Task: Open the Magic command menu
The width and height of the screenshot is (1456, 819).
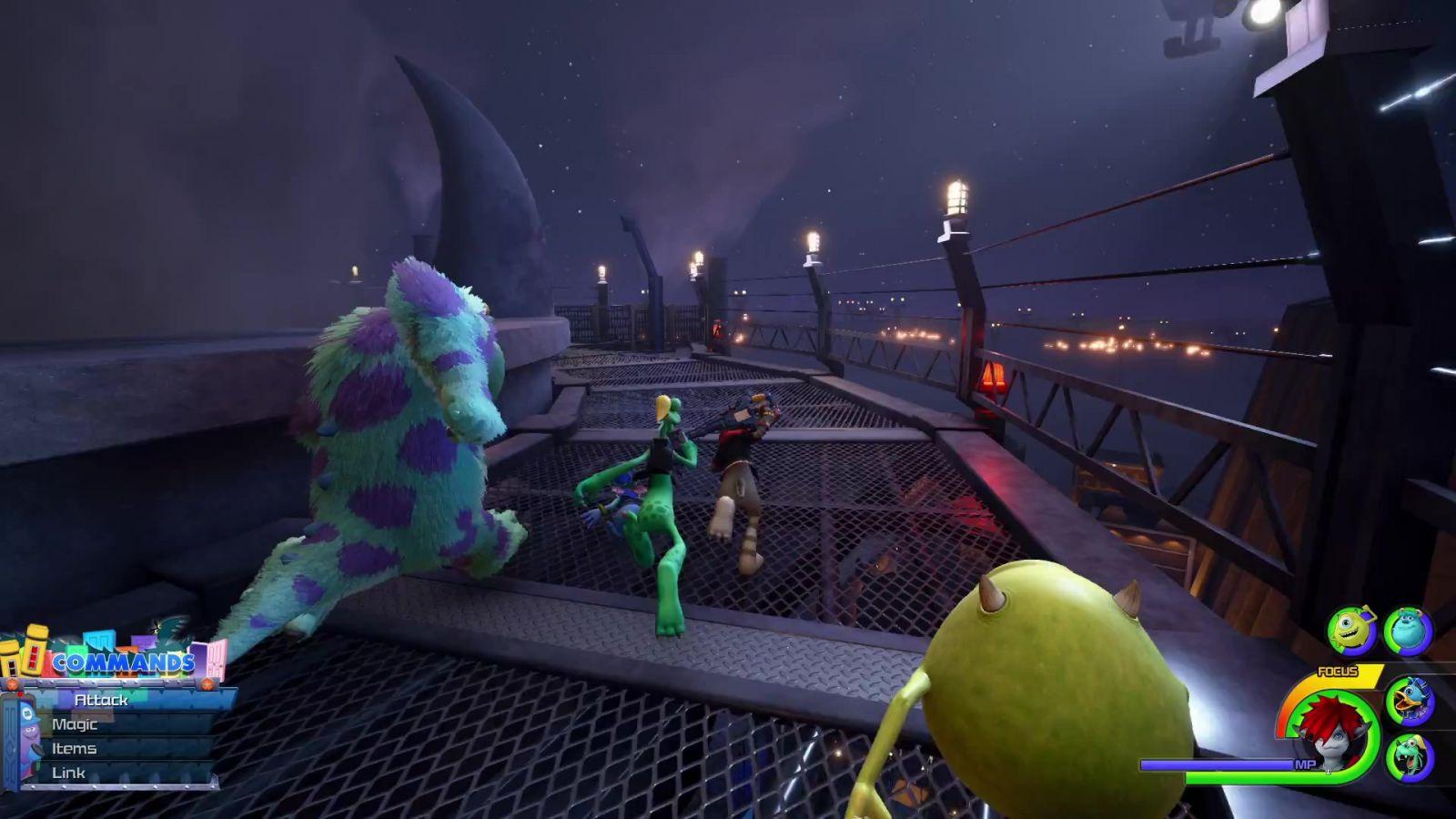Action: [x=75, y=724]
